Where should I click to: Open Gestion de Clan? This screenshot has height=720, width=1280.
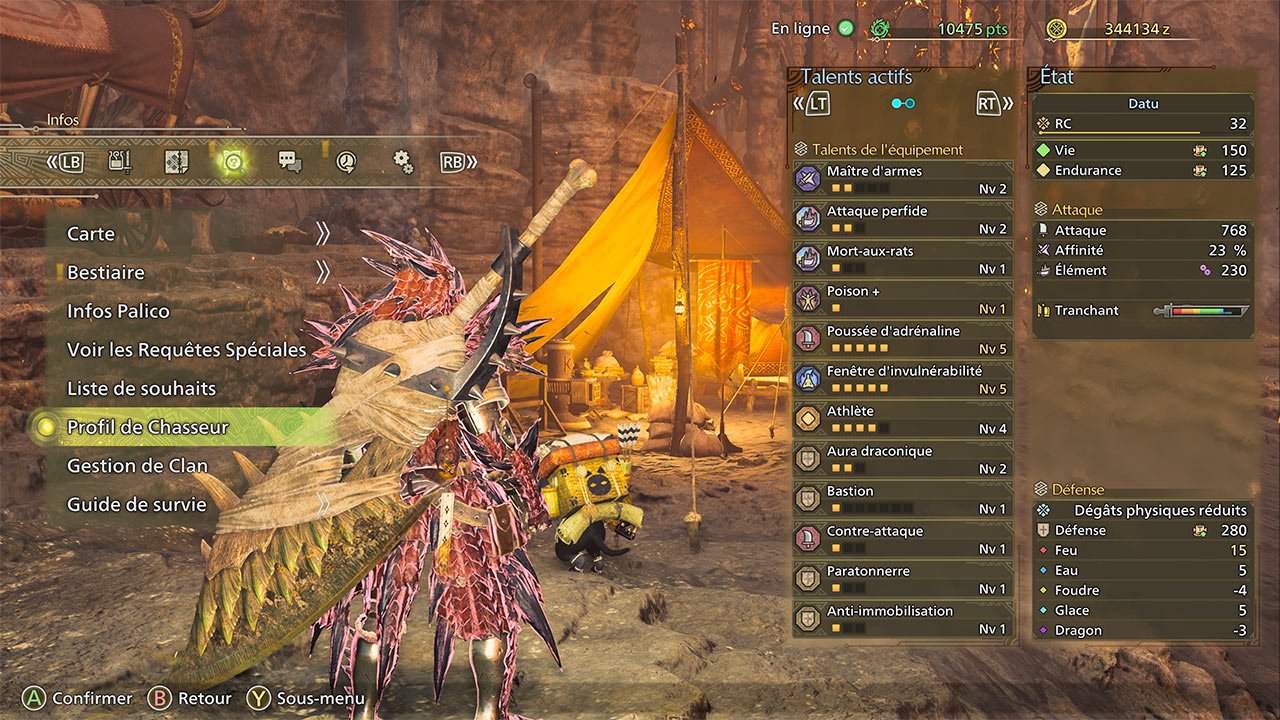(137, 466)
